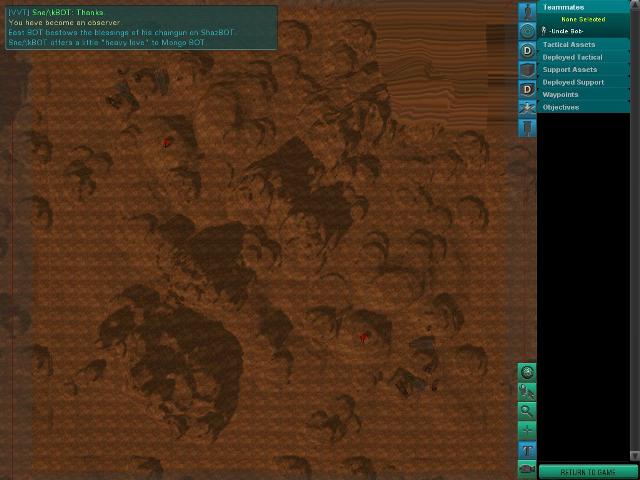Toggle the crossed-arrows waypoint filter icon
640x480 pixels.
click(x=527, y=108)
